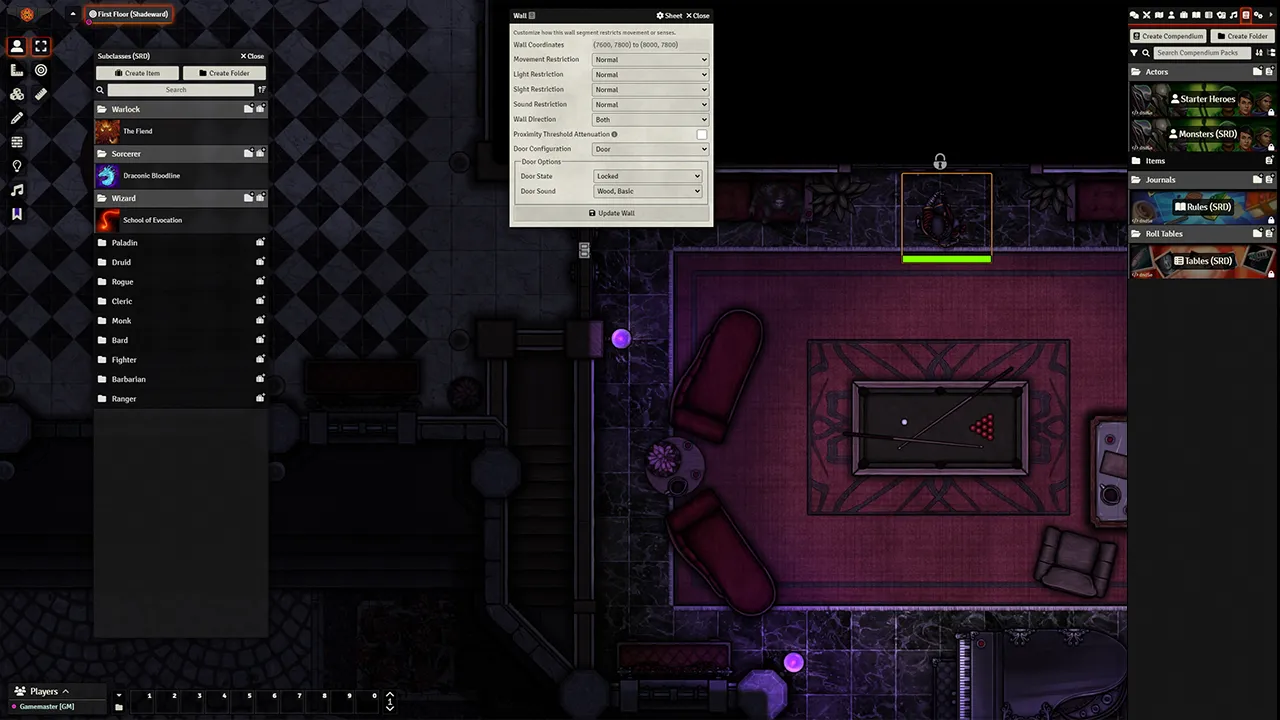Open the Tables (SRD) compendium

1201,261
